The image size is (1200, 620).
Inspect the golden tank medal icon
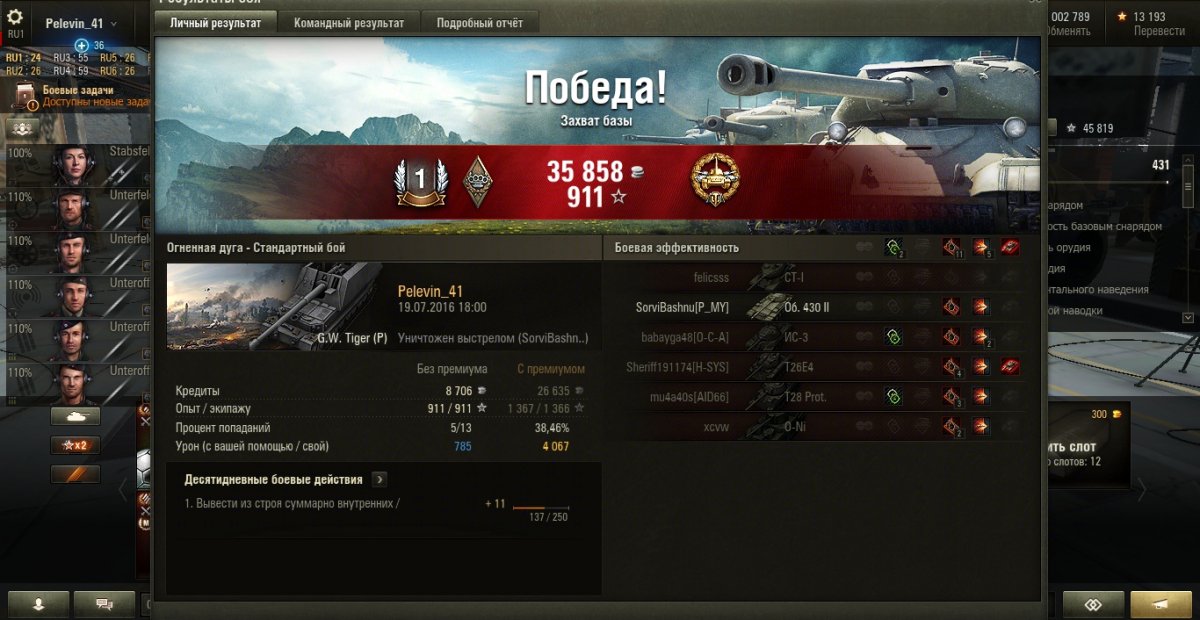713,181
